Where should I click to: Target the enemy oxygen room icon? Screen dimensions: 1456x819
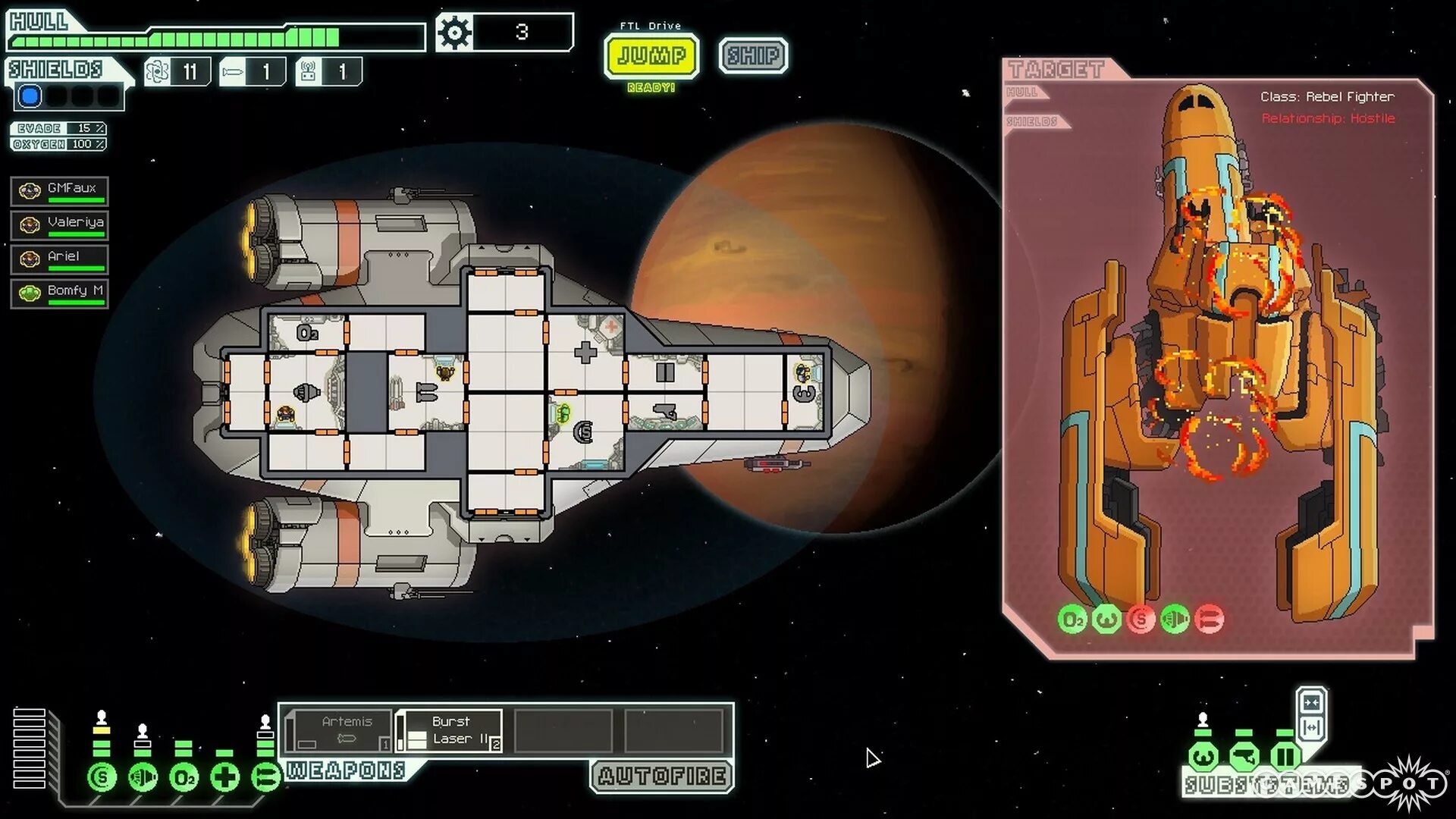1072,620
